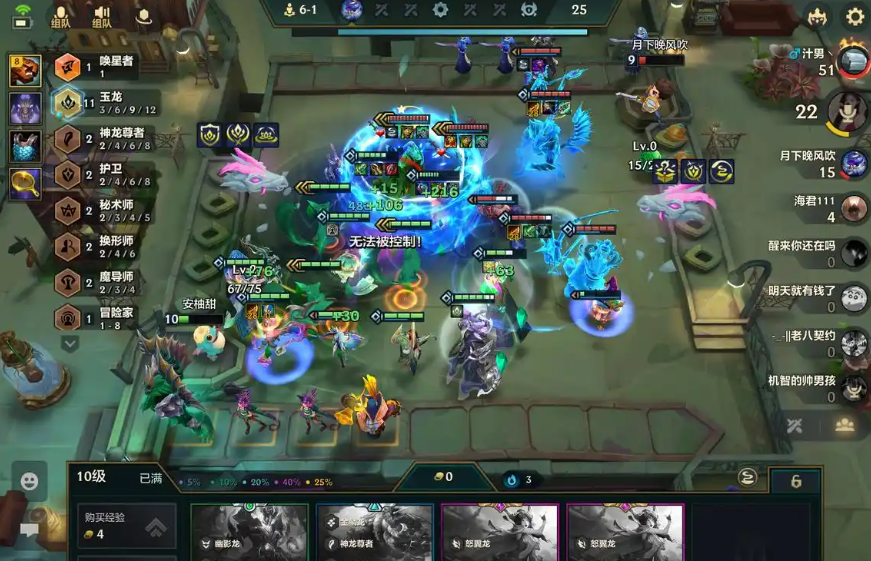
Task: Lock the shop with the padlock button
Action: tap(796, 481)
